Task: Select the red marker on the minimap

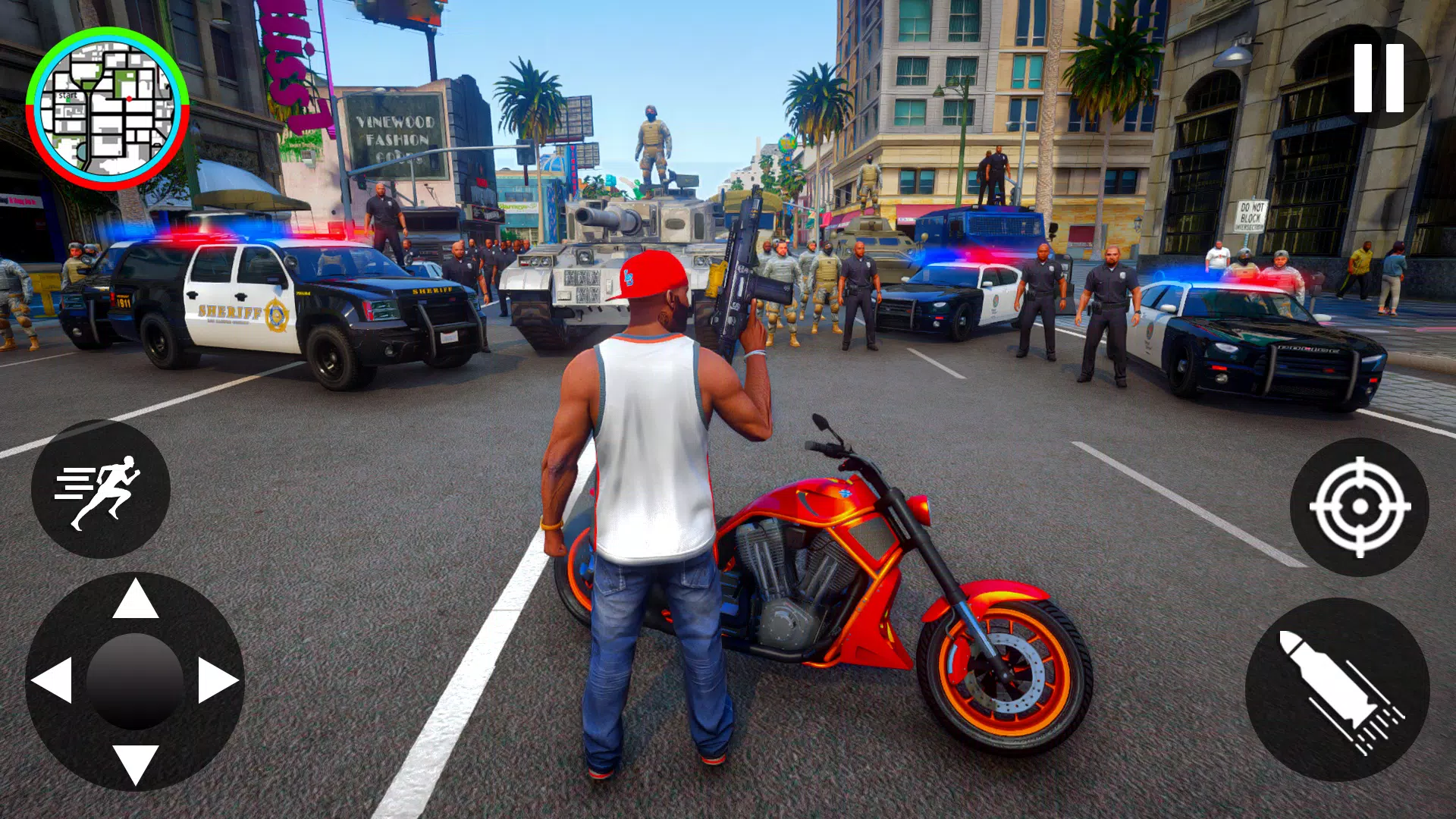Action: point(129,99)
